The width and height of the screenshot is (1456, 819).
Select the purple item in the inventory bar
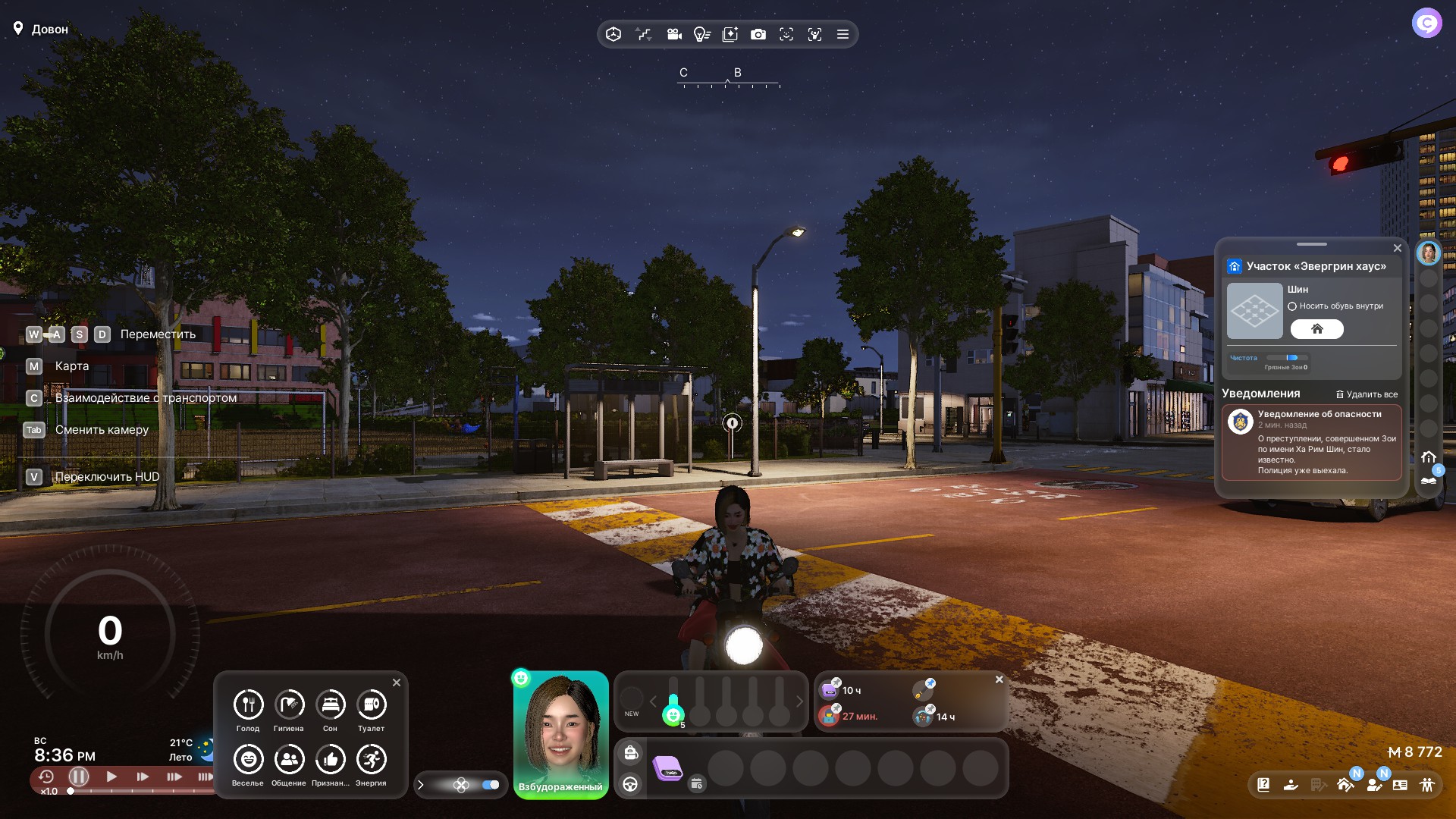tap(668, 768)
